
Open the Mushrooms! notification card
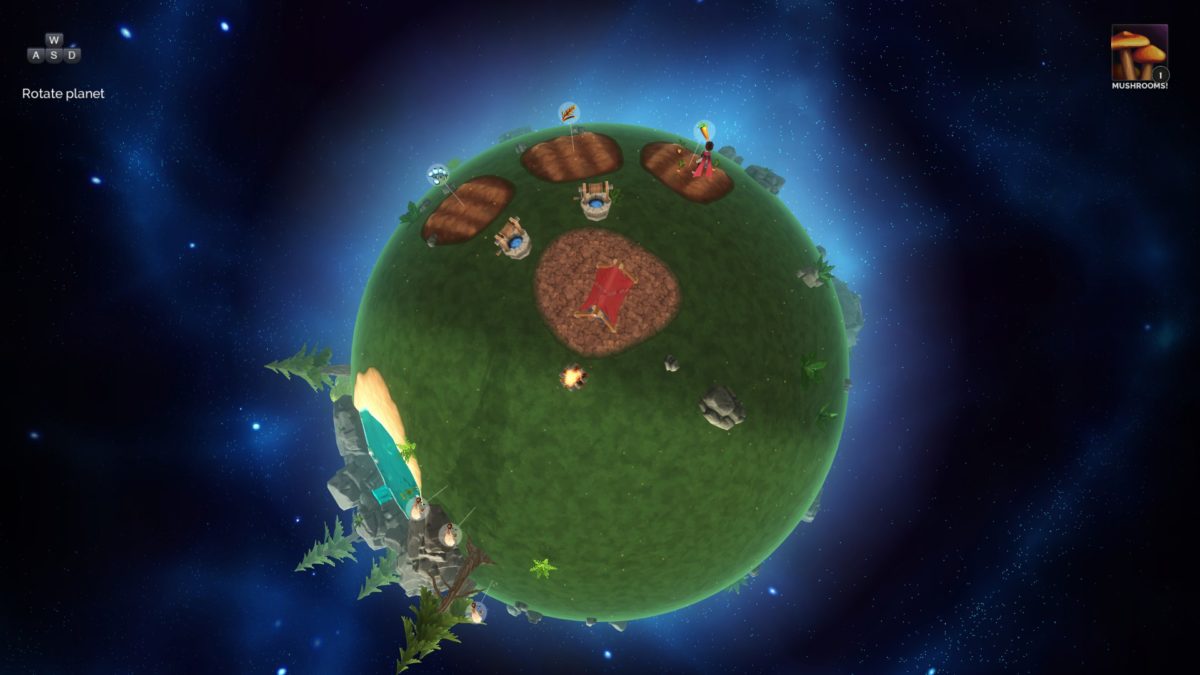coord(1139,53)
